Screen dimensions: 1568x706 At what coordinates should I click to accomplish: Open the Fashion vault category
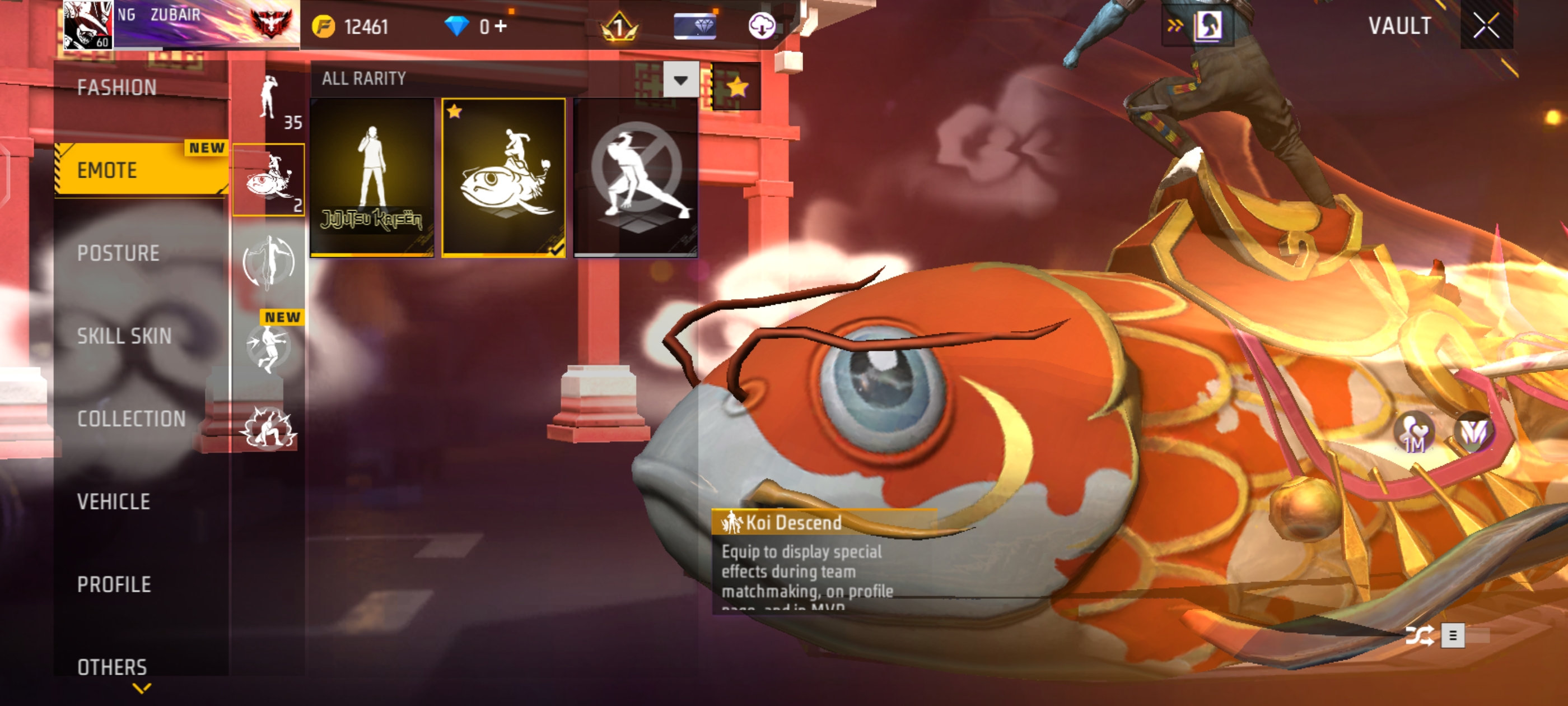click(117, 88)
